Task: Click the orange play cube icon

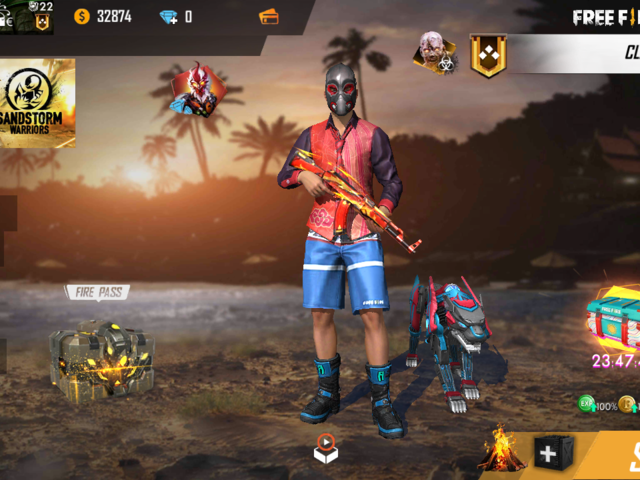Action: tap(326, 447)
